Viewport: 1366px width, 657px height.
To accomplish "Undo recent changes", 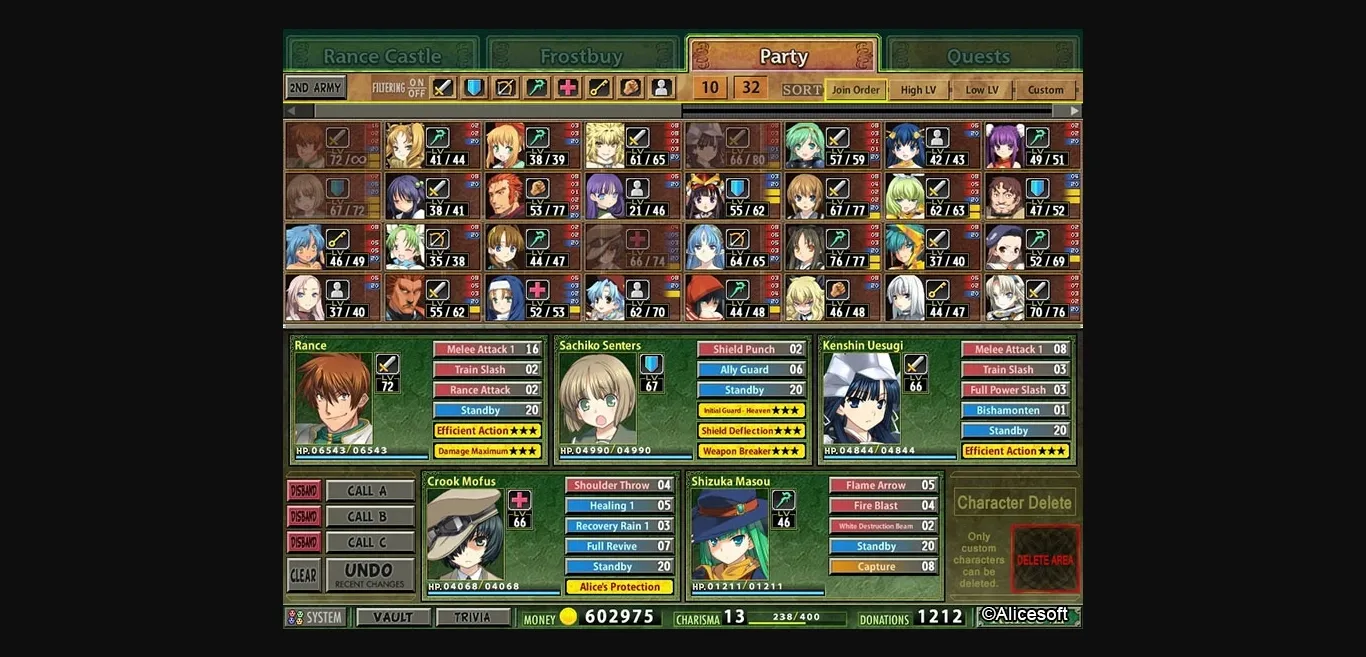I will tap(369, 575).
